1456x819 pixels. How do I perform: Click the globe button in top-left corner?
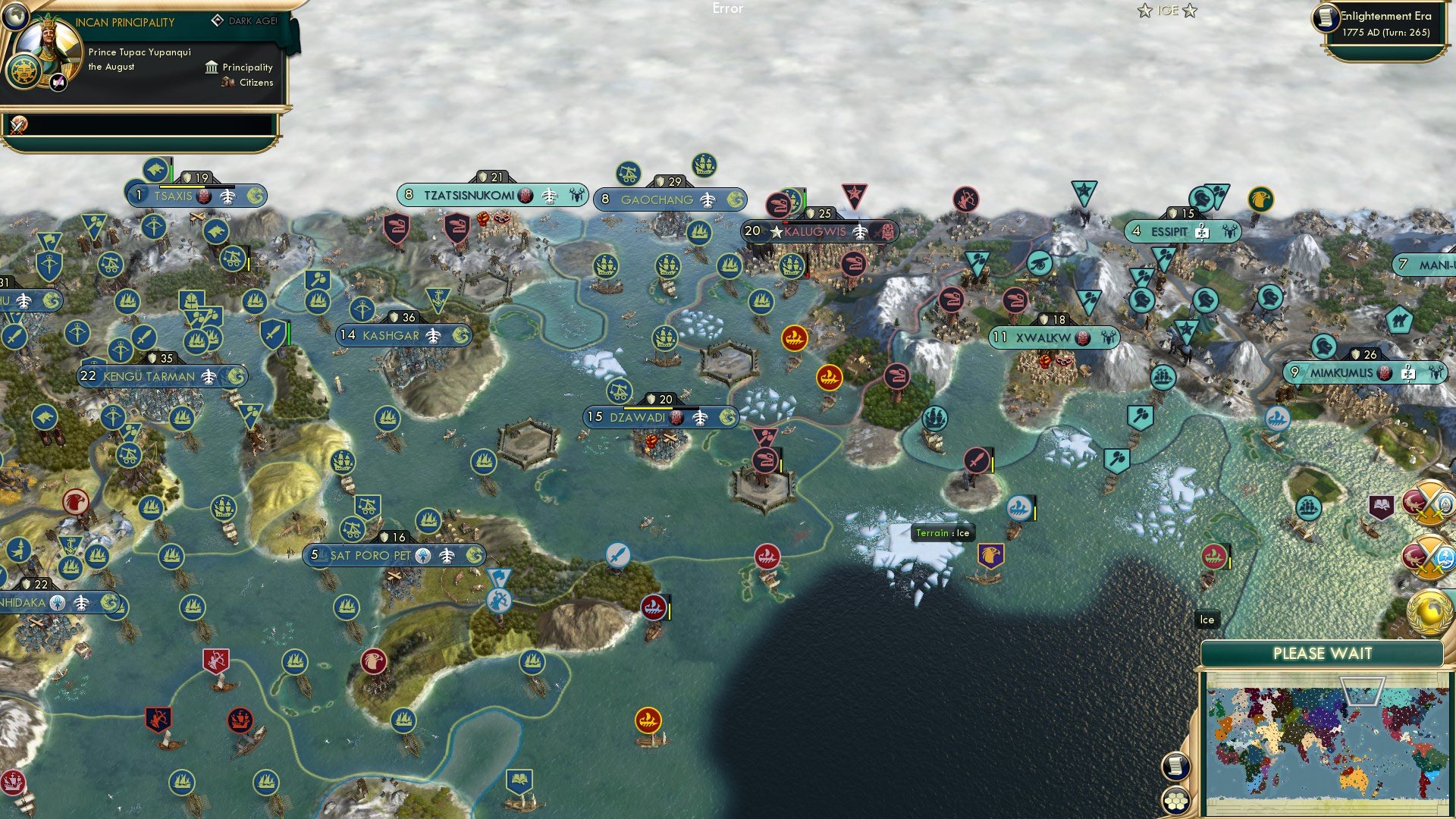[14, 14]
